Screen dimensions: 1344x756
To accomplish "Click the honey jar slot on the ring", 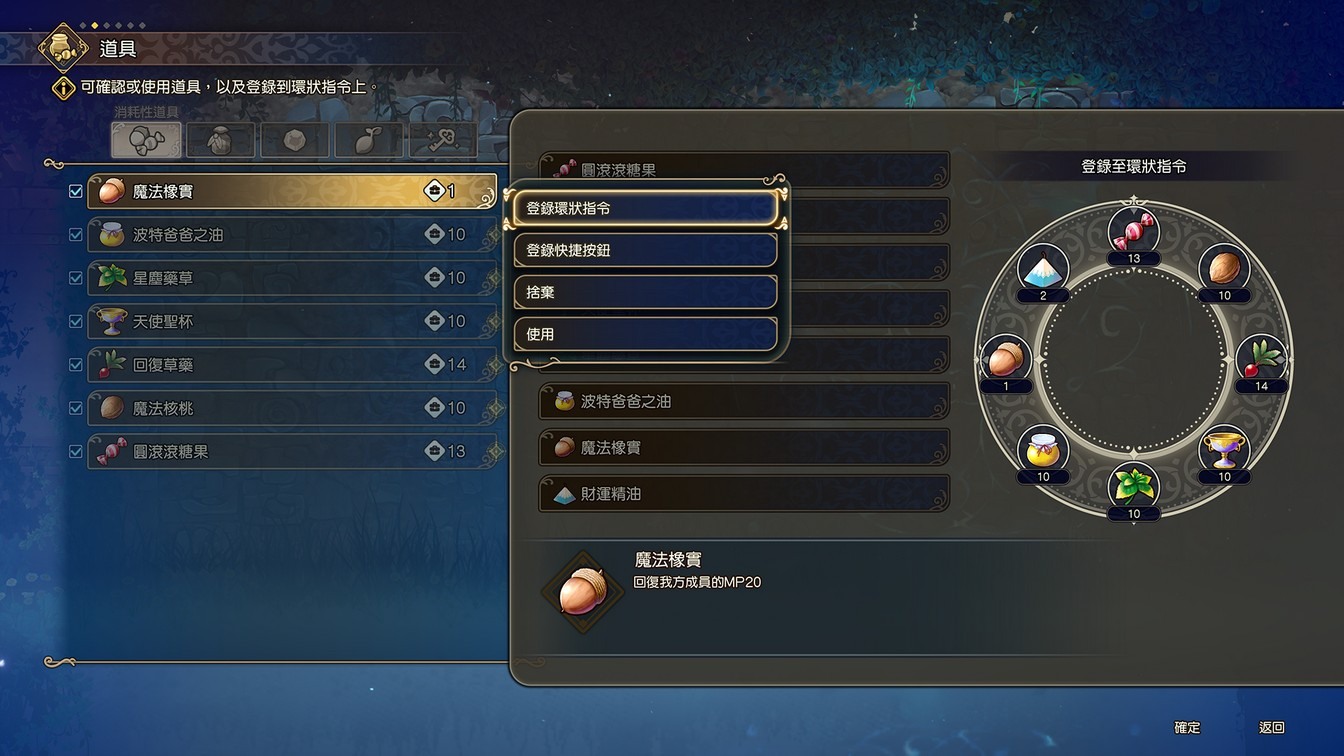I will pyautogui.click(x=1045, y=448).
